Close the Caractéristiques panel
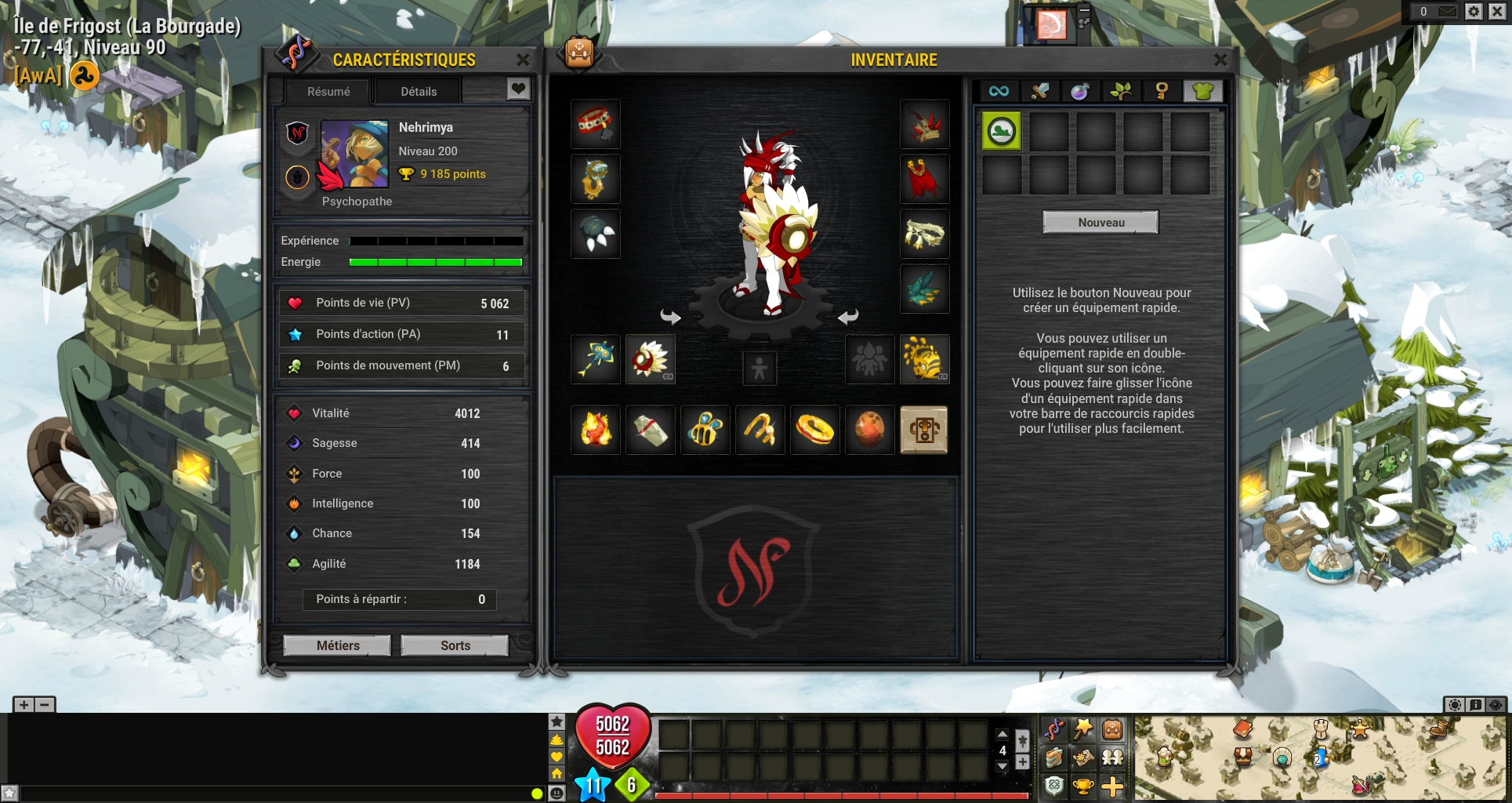This screenshot has width=1512, height=803. click(x=523, y=60)
